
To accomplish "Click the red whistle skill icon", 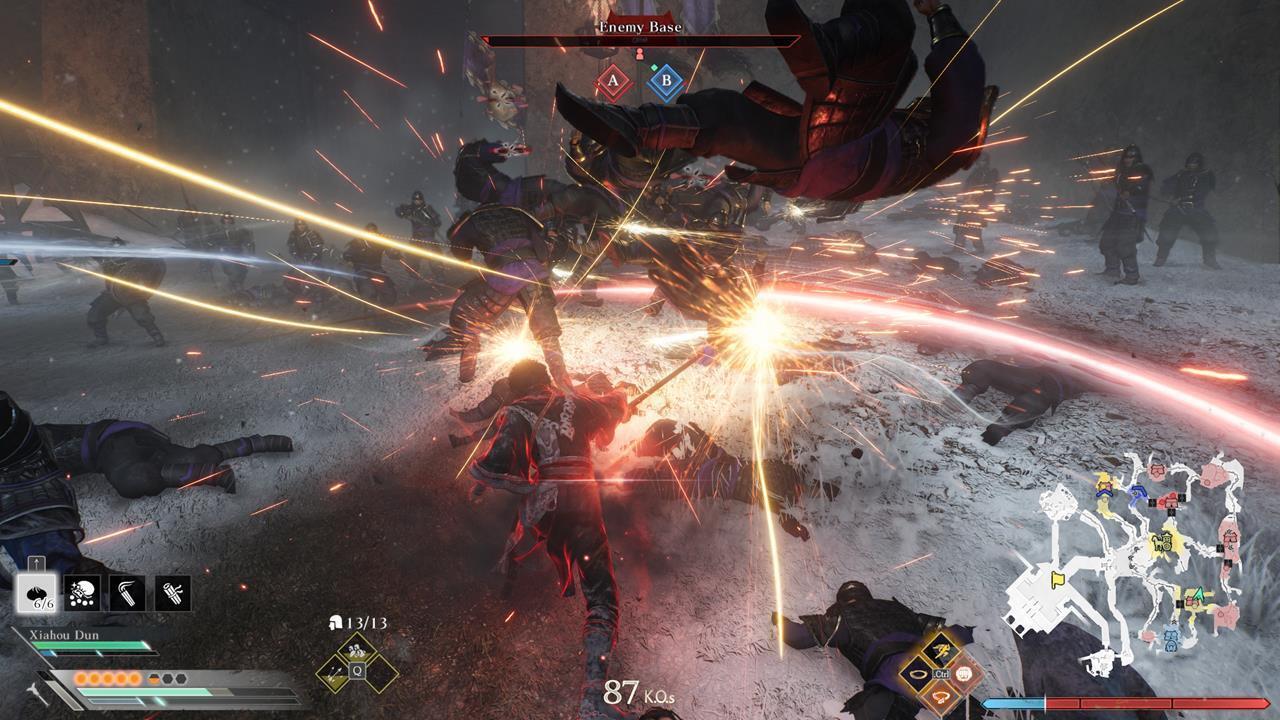I will [941, 697].
